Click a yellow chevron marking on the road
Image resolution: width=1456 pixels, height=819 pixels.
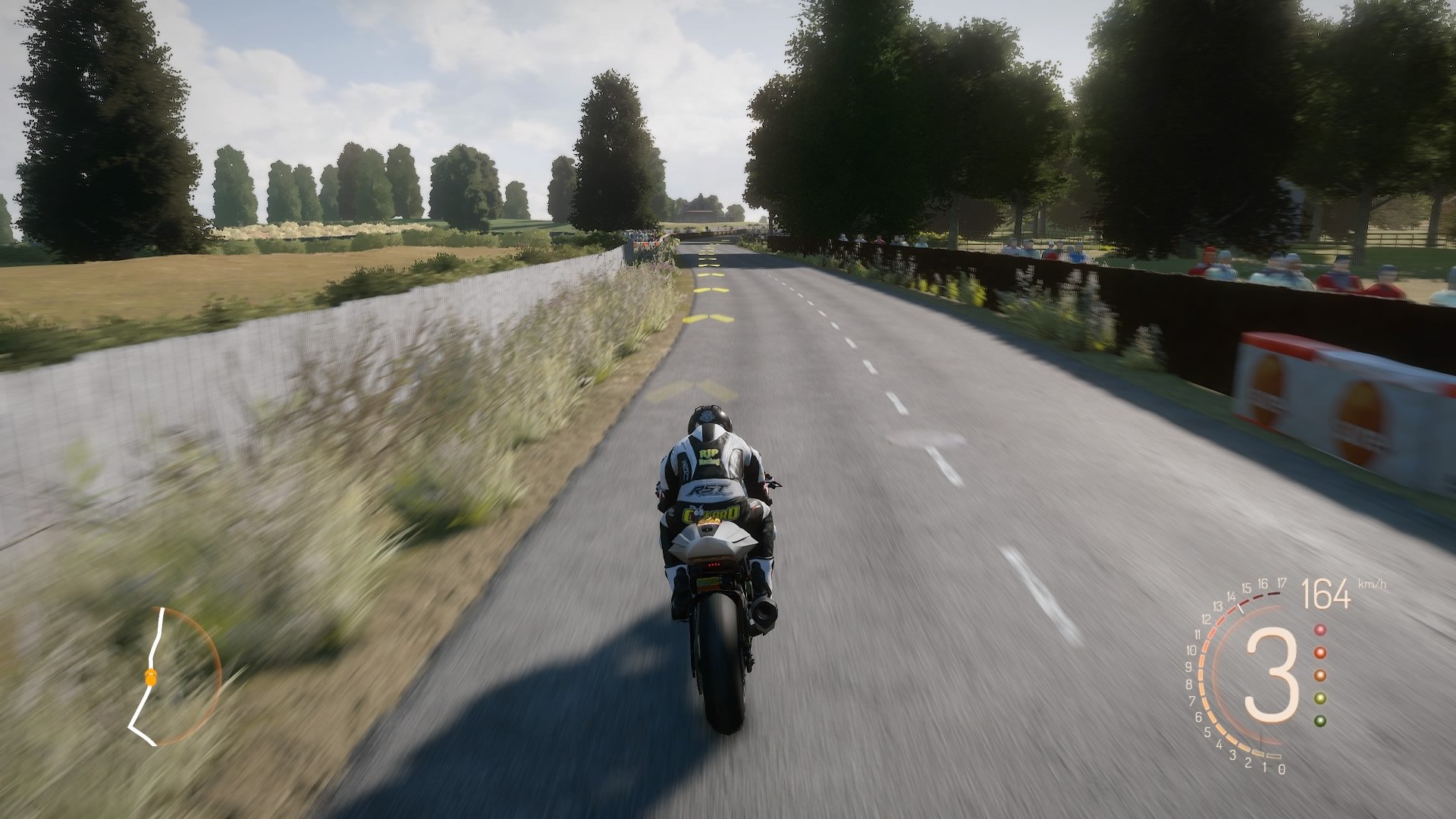click(x=709, y=318)
